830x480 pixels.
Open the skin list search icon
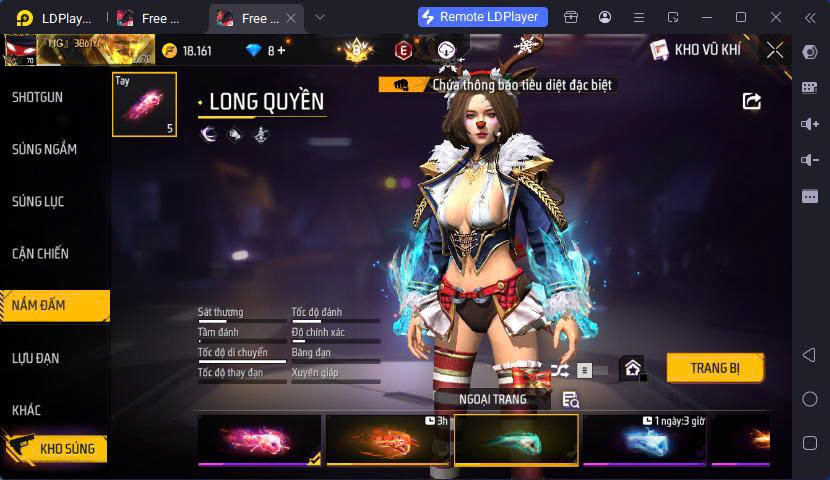click(x=570, y=400)
